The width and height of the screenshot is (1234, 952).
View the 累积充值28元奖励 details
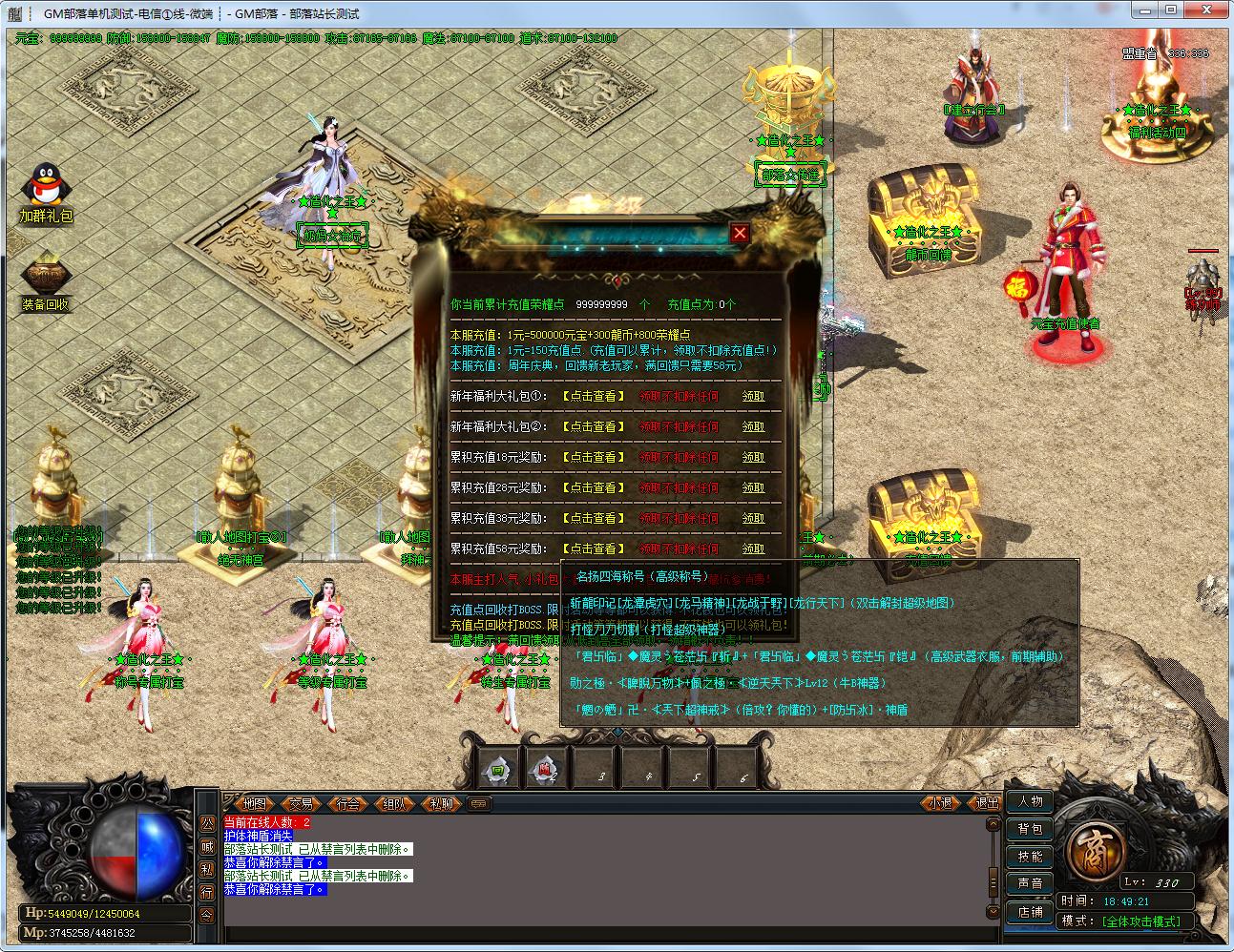point(594,487)
